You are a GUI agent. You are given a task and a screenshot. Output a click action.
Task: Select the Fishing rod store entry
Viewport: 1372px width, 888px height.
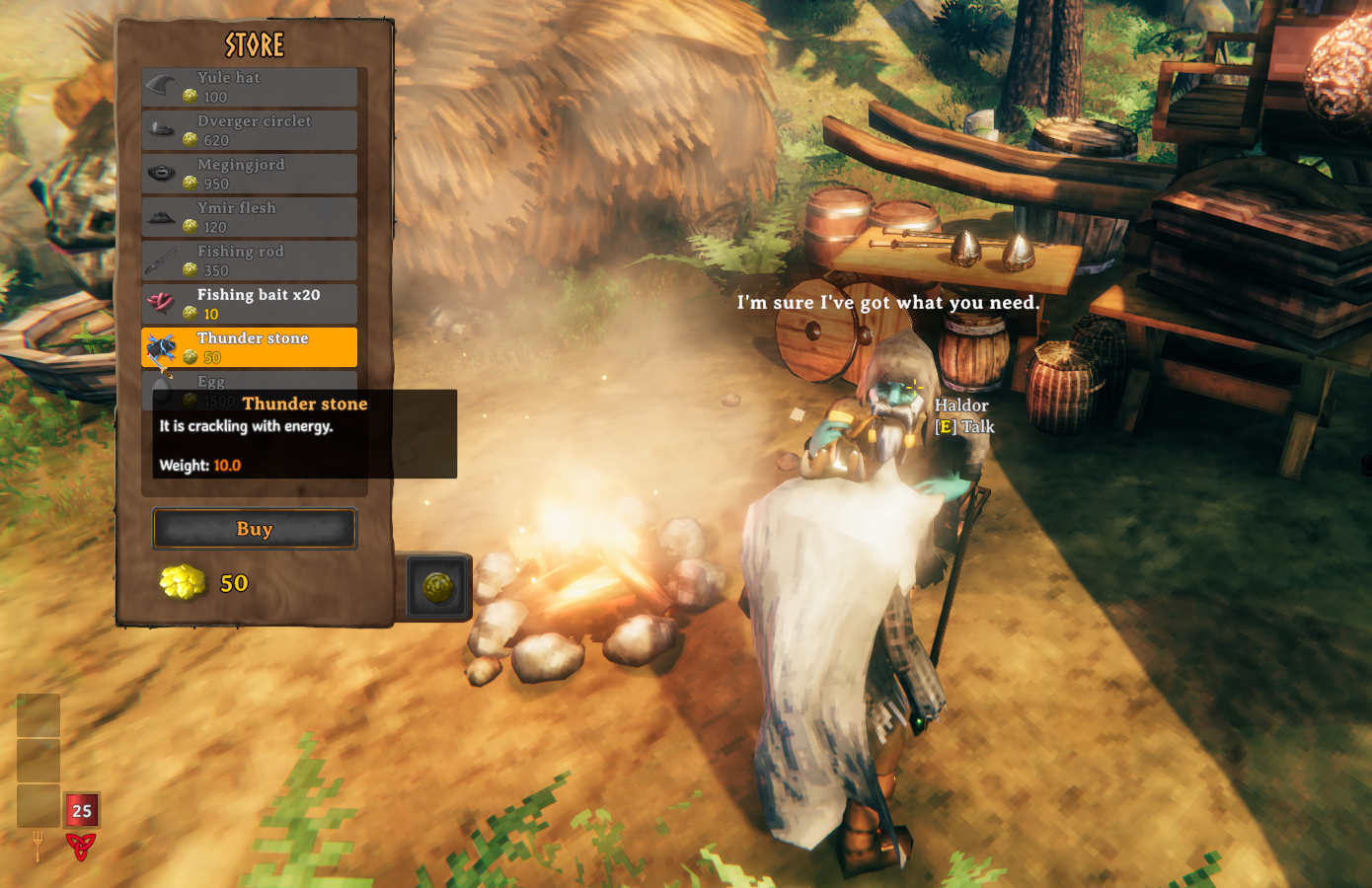tap(249, 260)
